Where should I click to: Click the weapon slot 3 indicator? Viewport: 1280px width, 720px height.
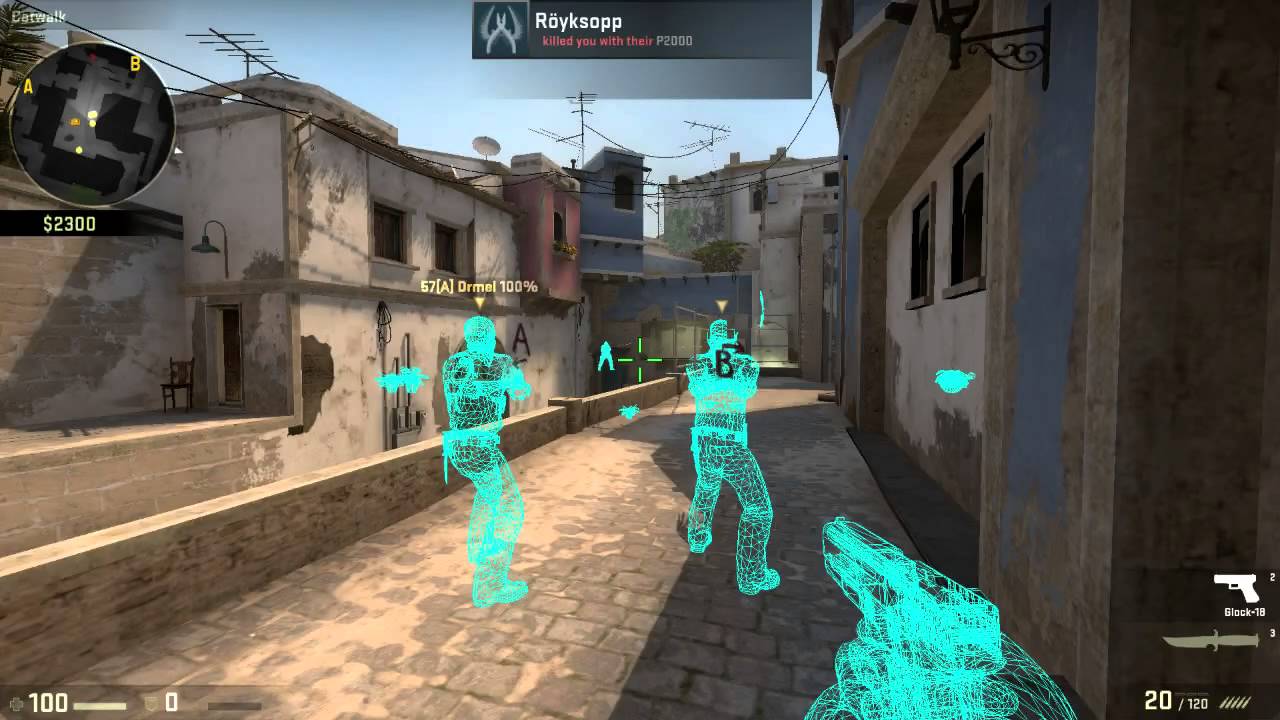click(1271, 632)
